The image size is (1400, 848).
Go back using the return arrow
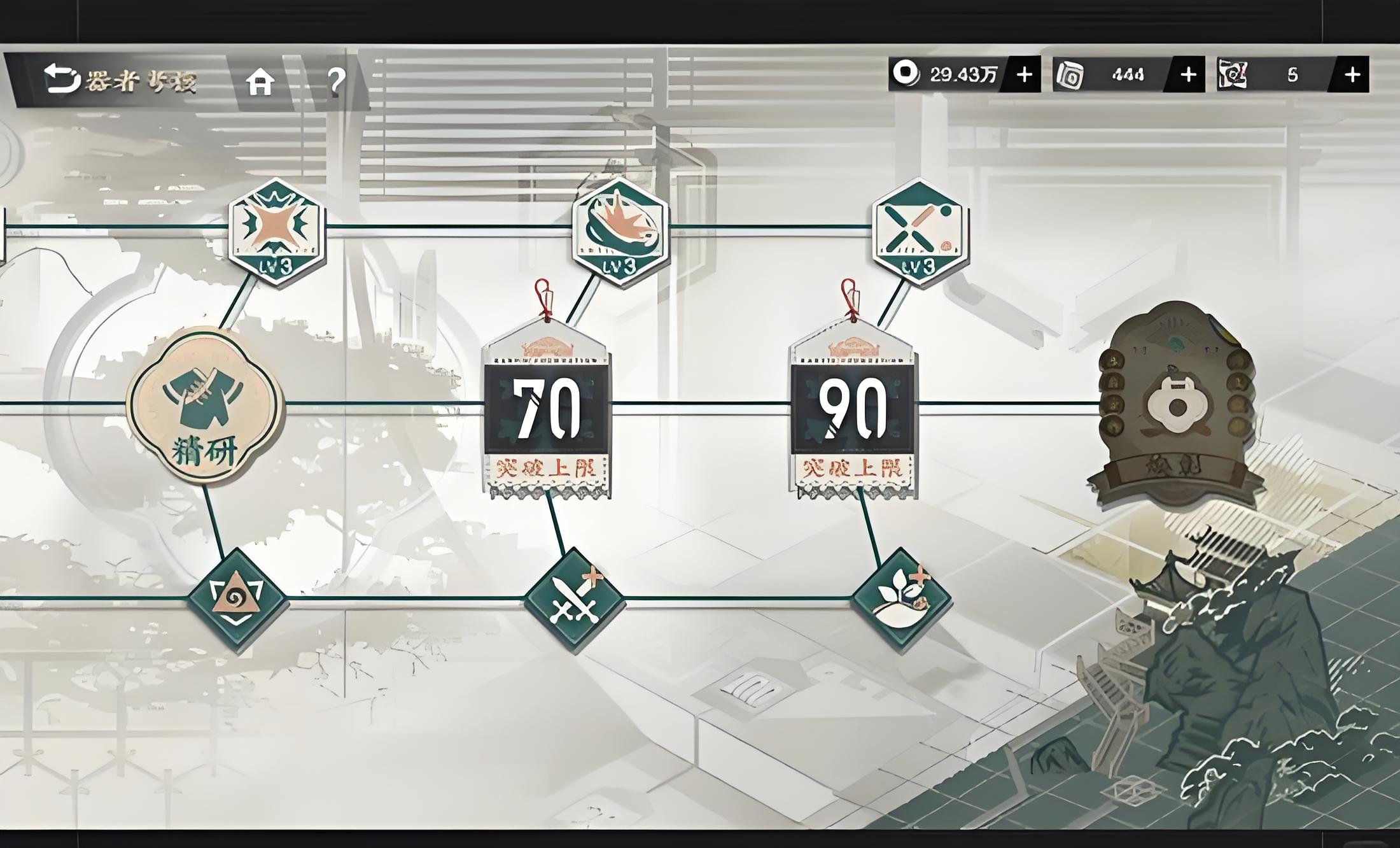tap(62, 80)
